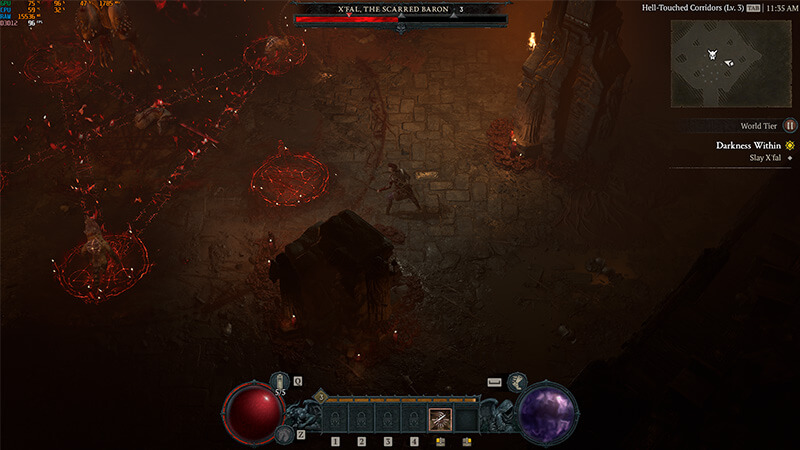Select the Darkness Within quest tracker
800x450 pixels.
click(746, 145)
